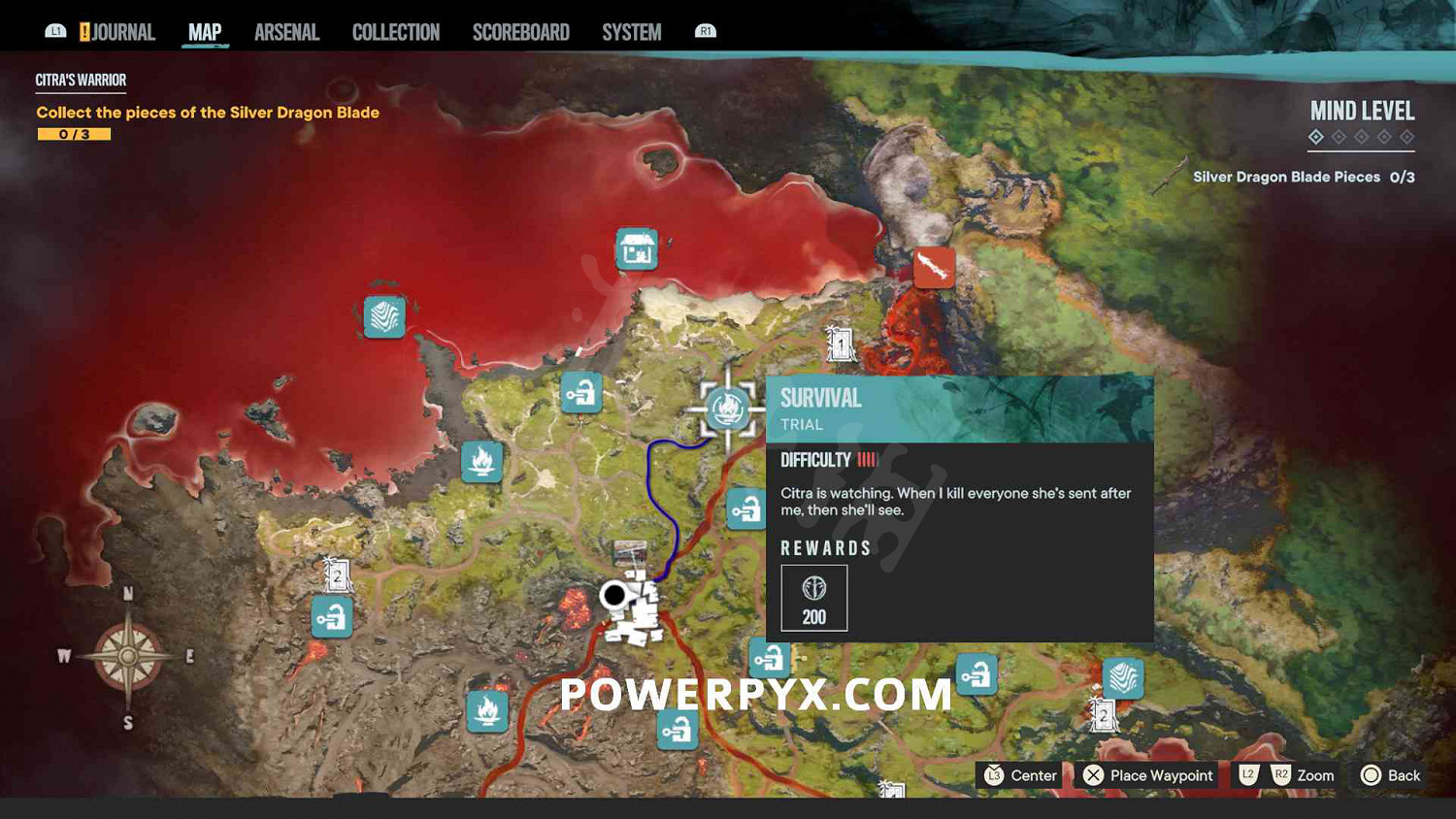The height and width of the screenshot is (819, 1456).
Task: Select the wave icon on the far right
Action: point(1122,679)
